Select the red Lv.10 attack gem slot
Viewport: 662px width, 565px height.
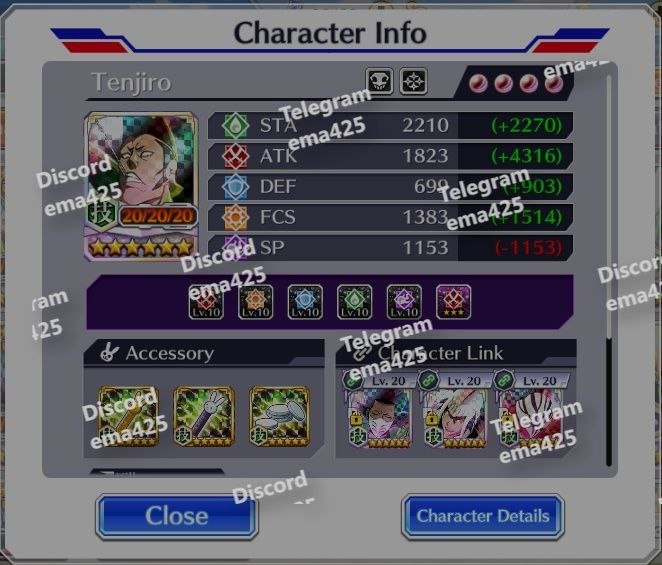pos(207,302)
